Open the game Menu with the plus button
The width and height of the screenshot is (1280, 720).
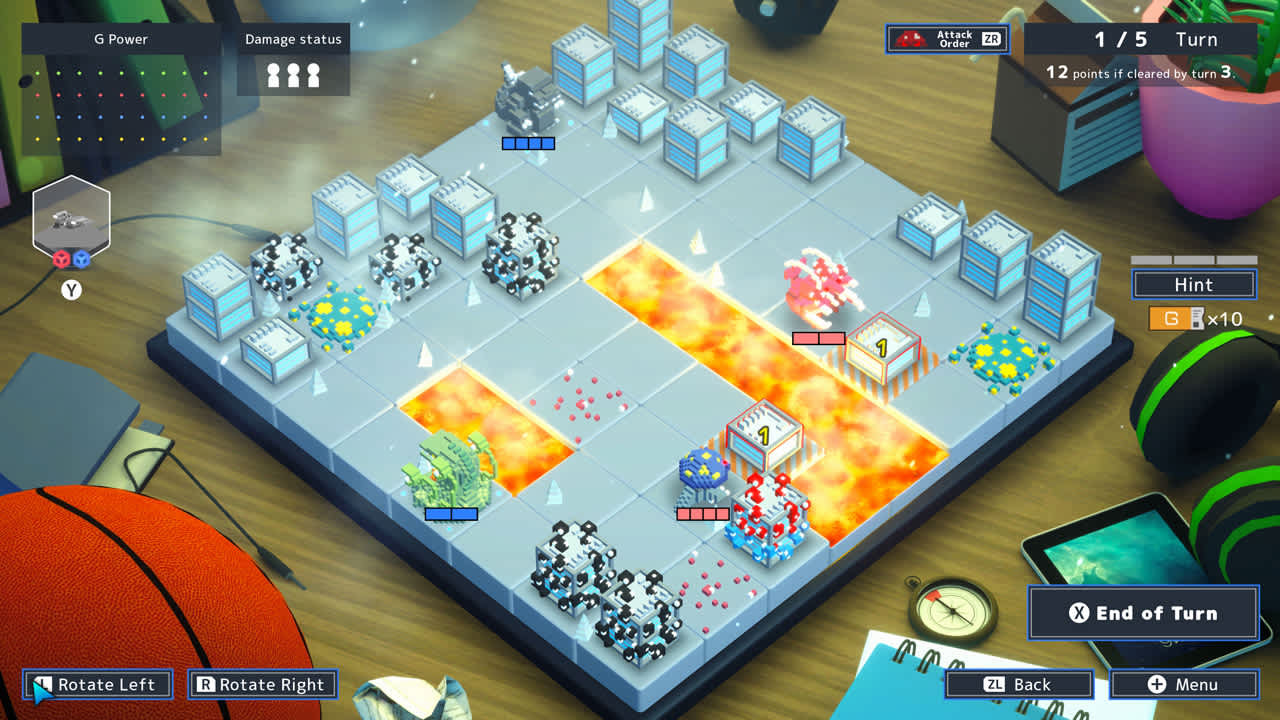click(x=1185, y=684)
